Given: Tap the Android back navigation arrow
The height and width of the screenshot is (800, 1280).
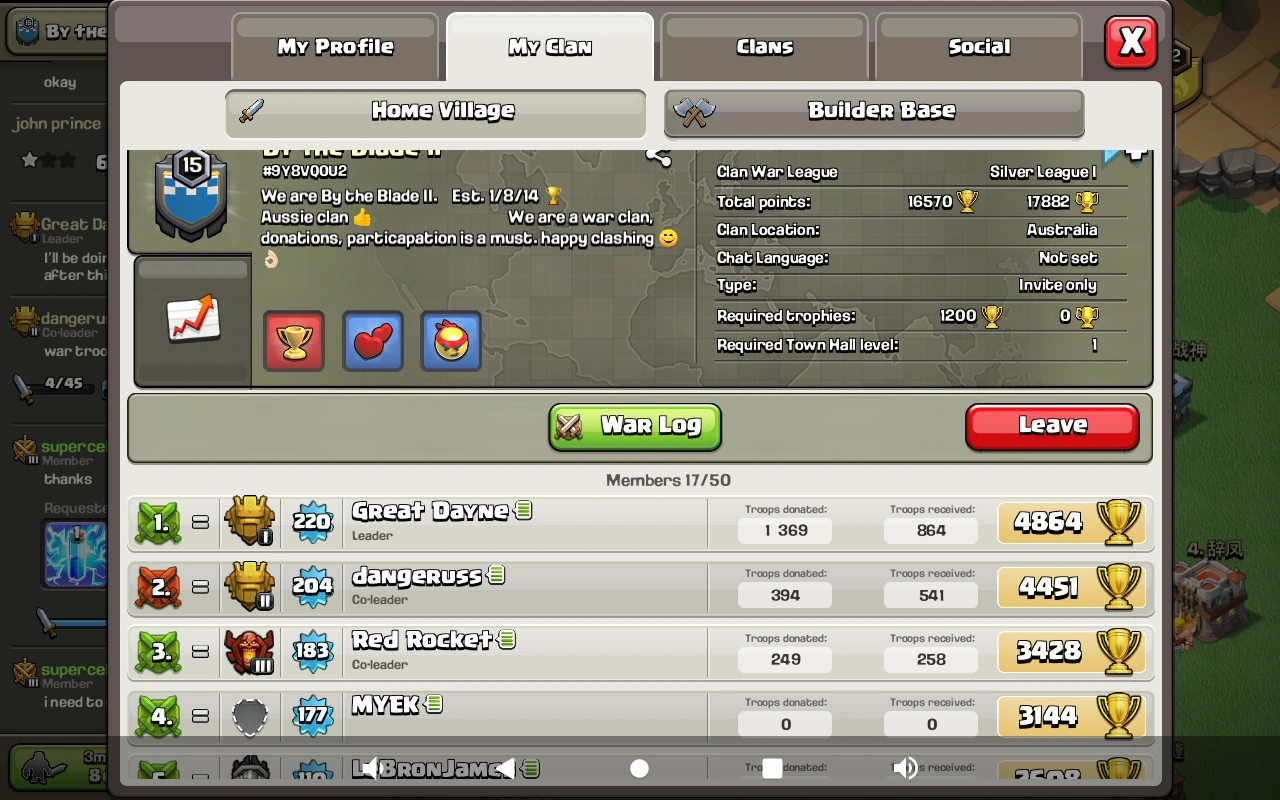Looking at the screenshot, I should pos(506,768).
